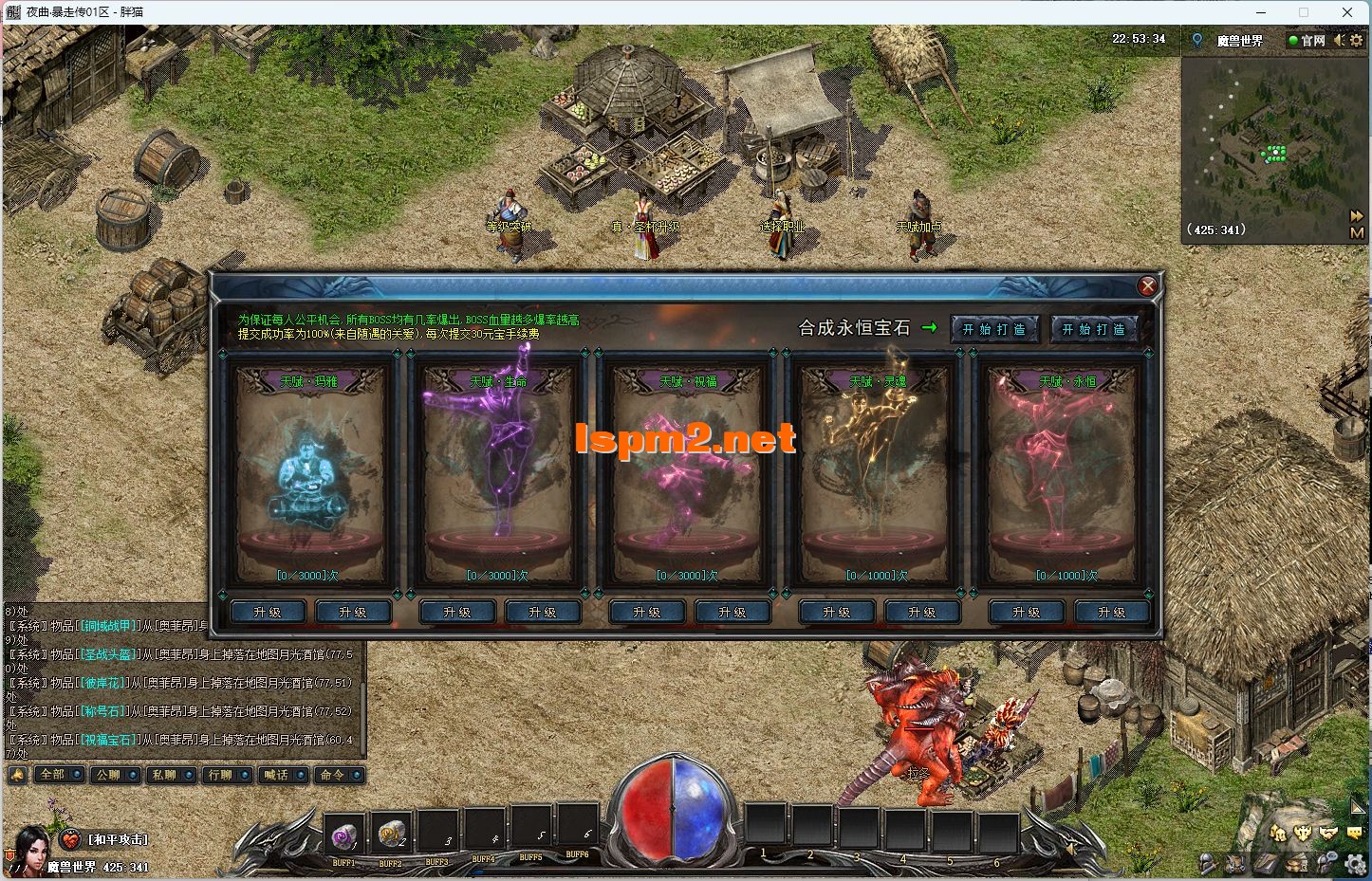Switch chat to the 全部 channel
Viewport: 1372px width, 881px height.
pos(52,775)
